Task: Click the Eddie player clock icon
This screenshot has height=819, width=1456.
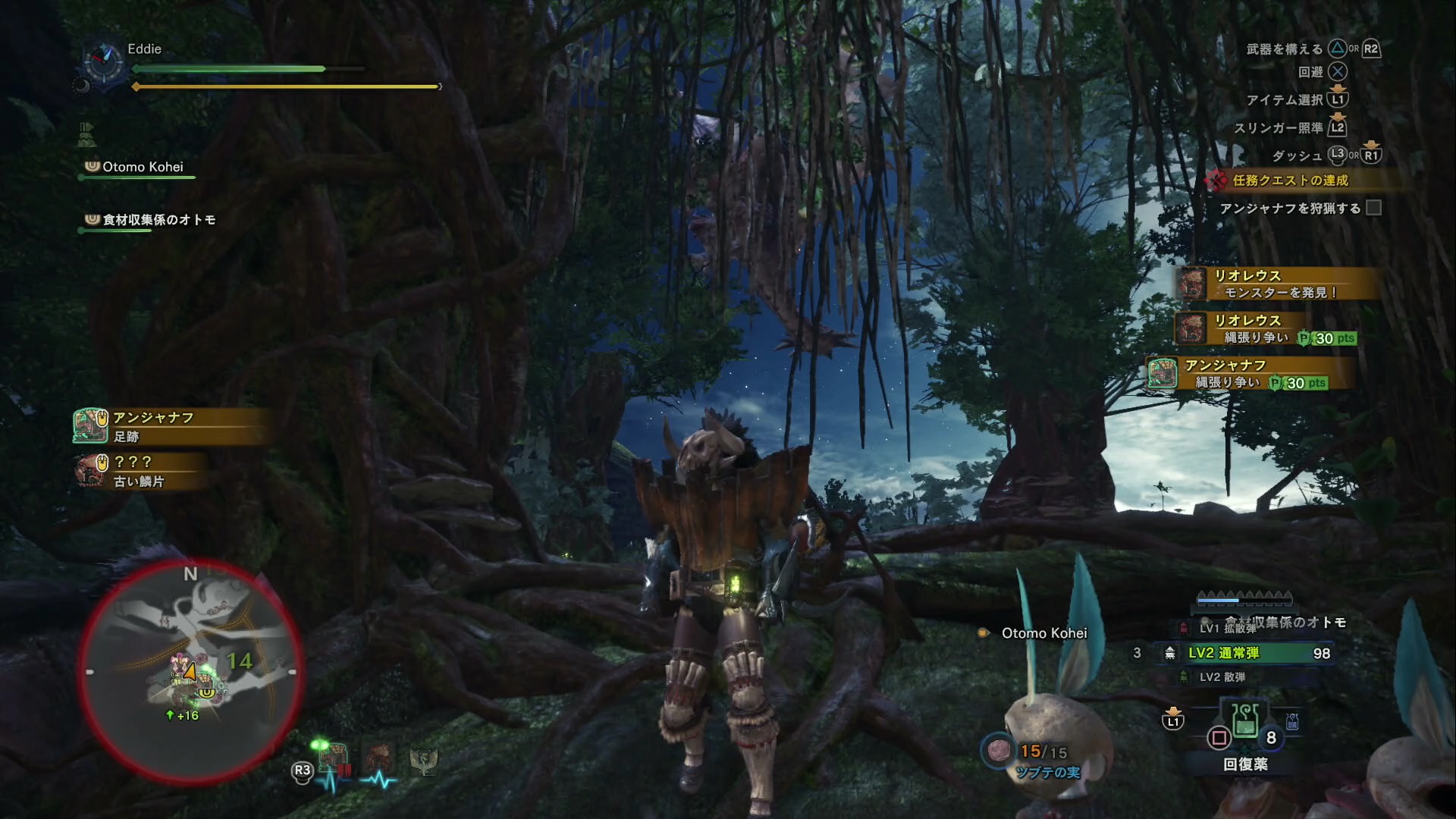Action: pos(103,62)
